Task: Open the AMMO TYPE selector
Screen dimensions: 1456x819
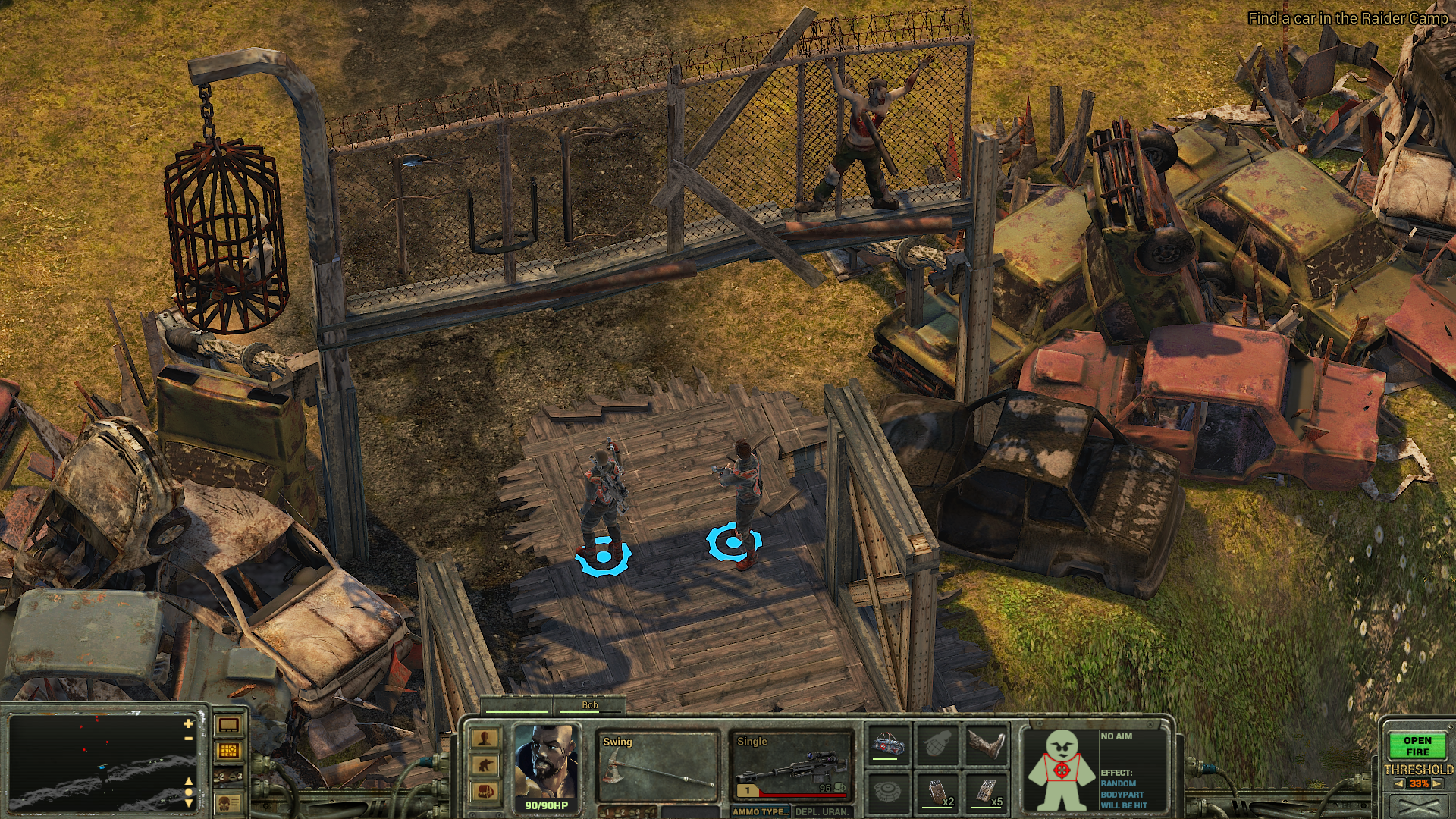Action: pos(761,811)
